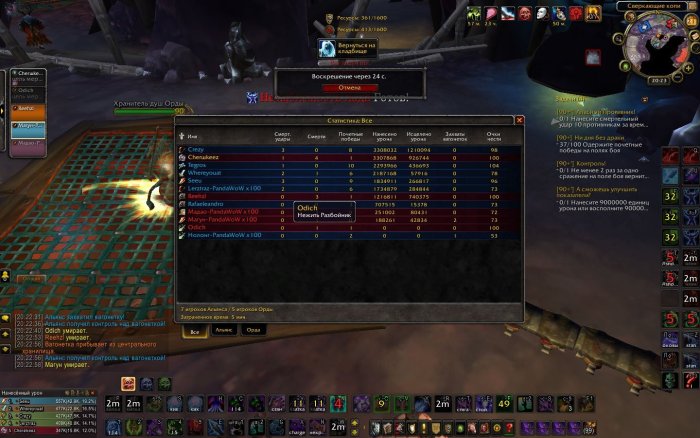Sort by the Очки чести column
The width and height of the screenshot is (700, 438).
492,135
